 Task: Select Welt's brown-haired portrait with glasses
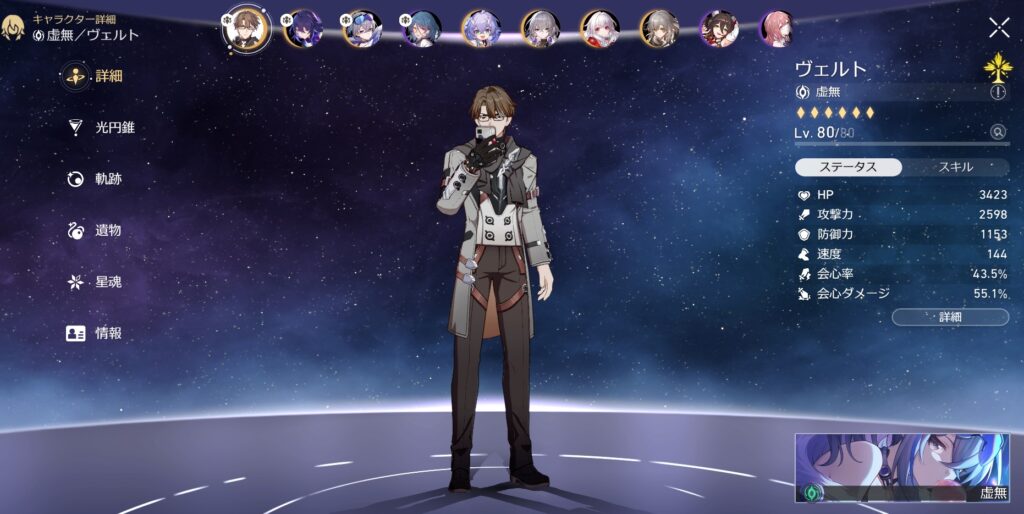coord(246,28)
